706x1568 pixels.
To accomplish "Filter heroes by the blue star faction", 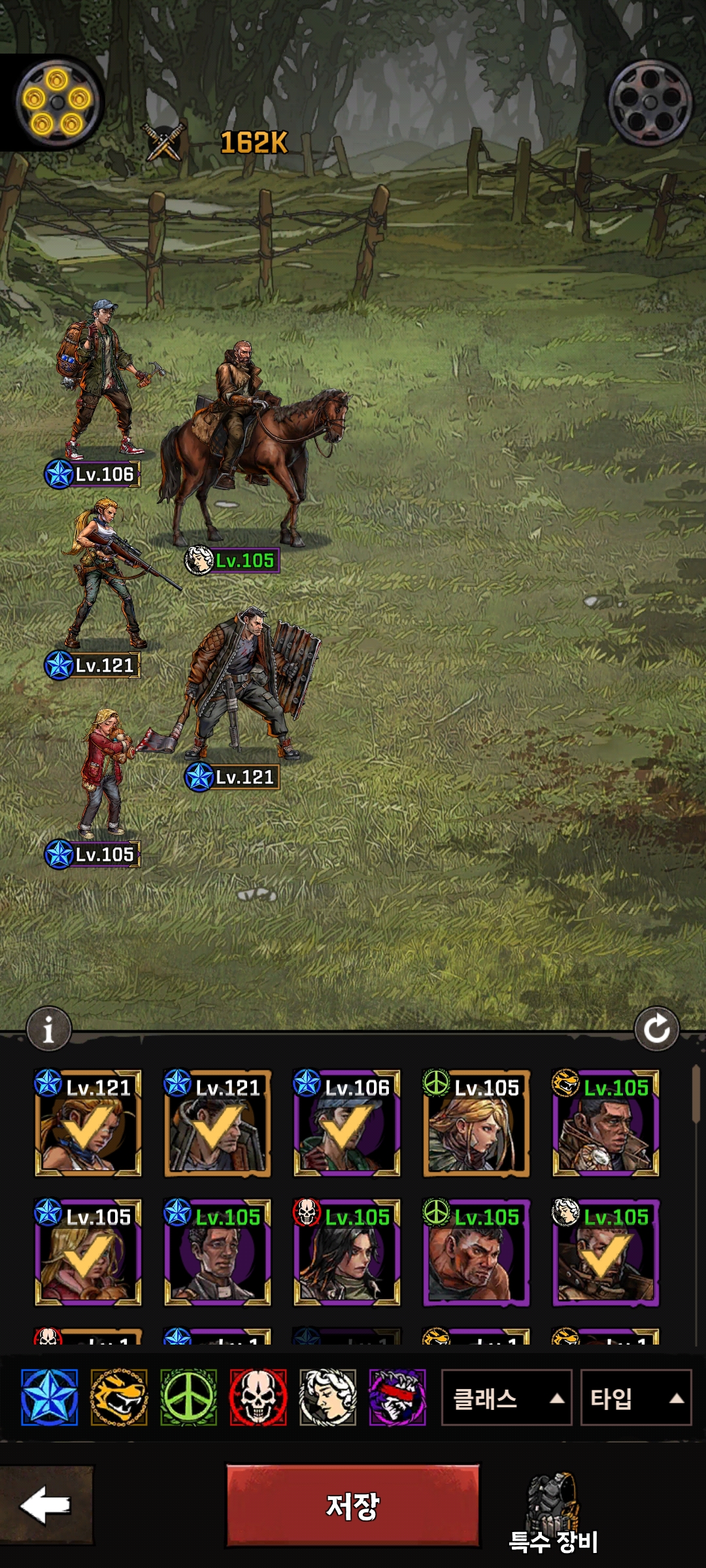I will [x=49, y=1397].
